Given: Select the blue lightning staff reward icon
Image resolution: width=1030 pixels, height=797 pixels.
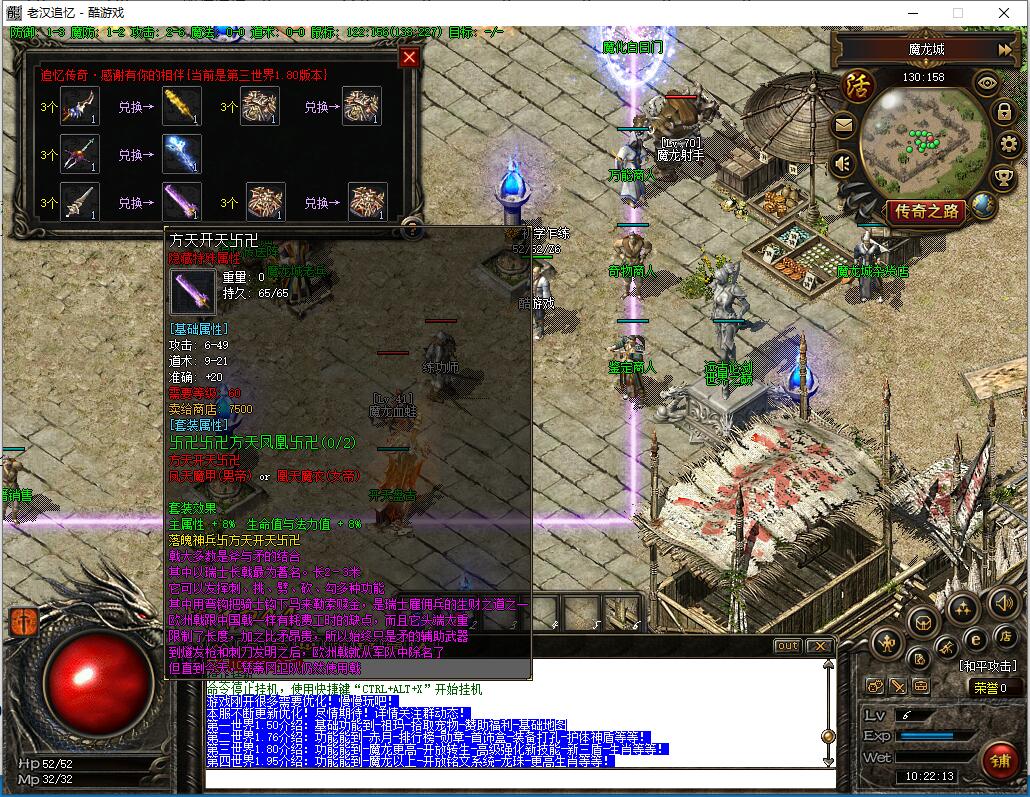Looking at the screenshot, I should pyautogui.click(x=181, y=154).
